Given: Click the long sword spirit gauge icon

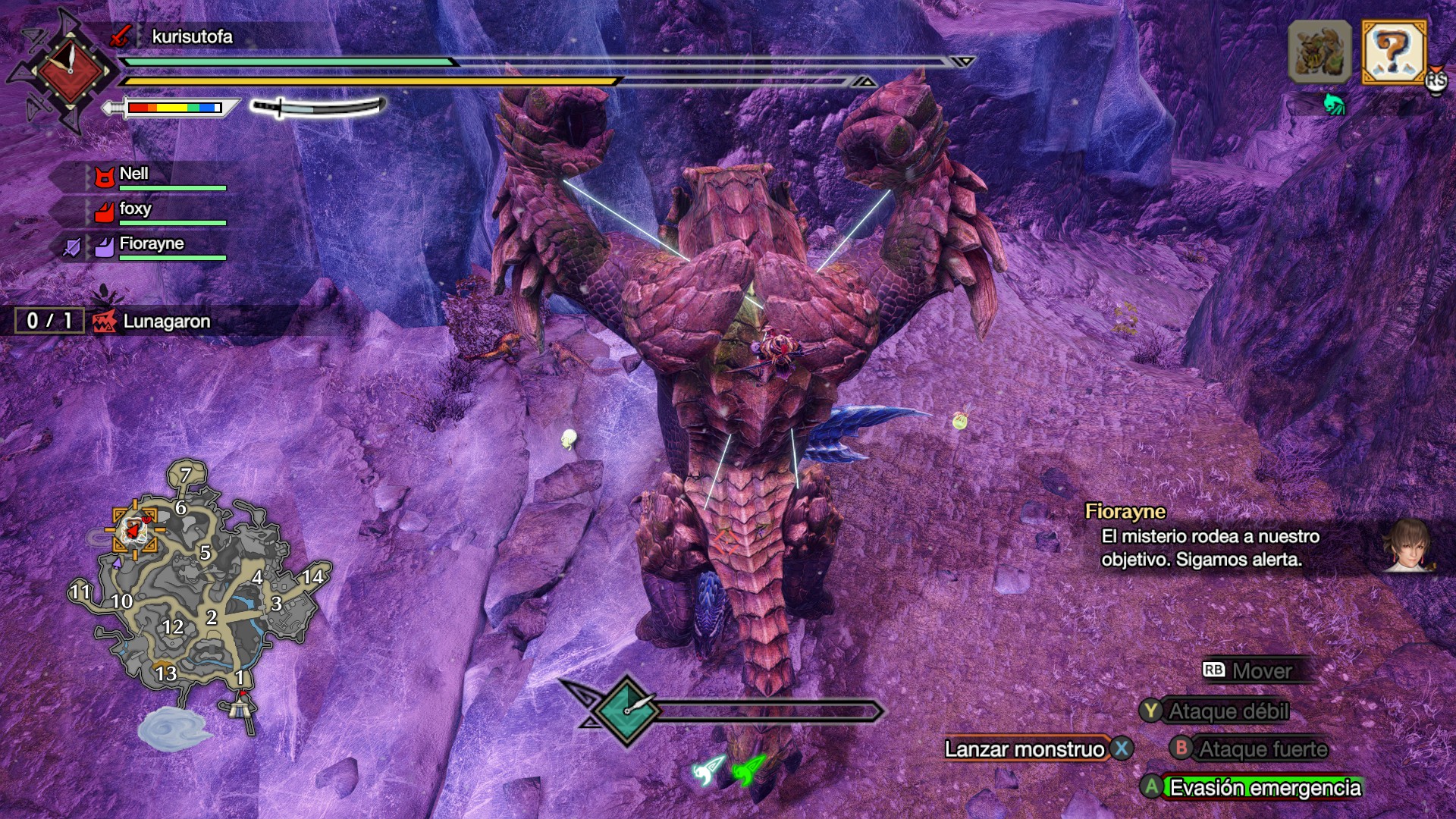Looking at the screenshot, I should [318, 107].
